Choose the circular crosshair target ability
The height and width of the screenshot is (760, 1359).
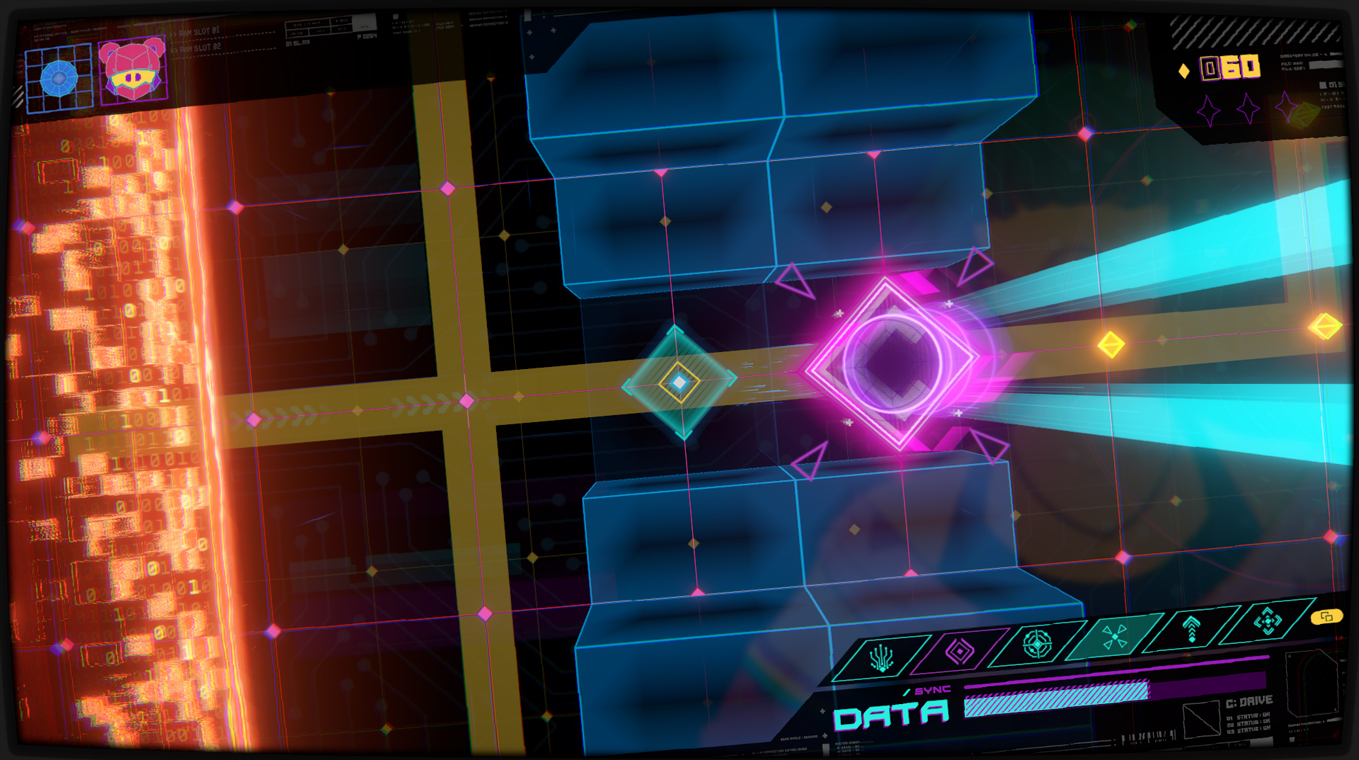click(1037, 644)
